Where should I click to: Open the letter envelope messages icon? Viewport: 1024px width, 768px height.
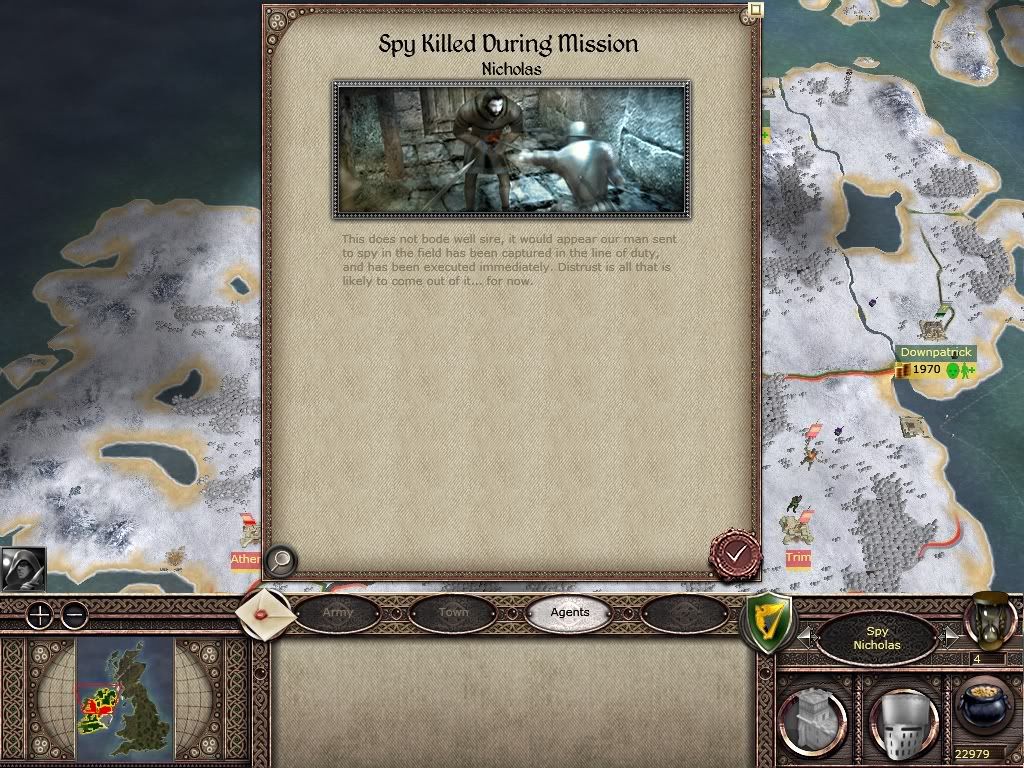[266, 613]
